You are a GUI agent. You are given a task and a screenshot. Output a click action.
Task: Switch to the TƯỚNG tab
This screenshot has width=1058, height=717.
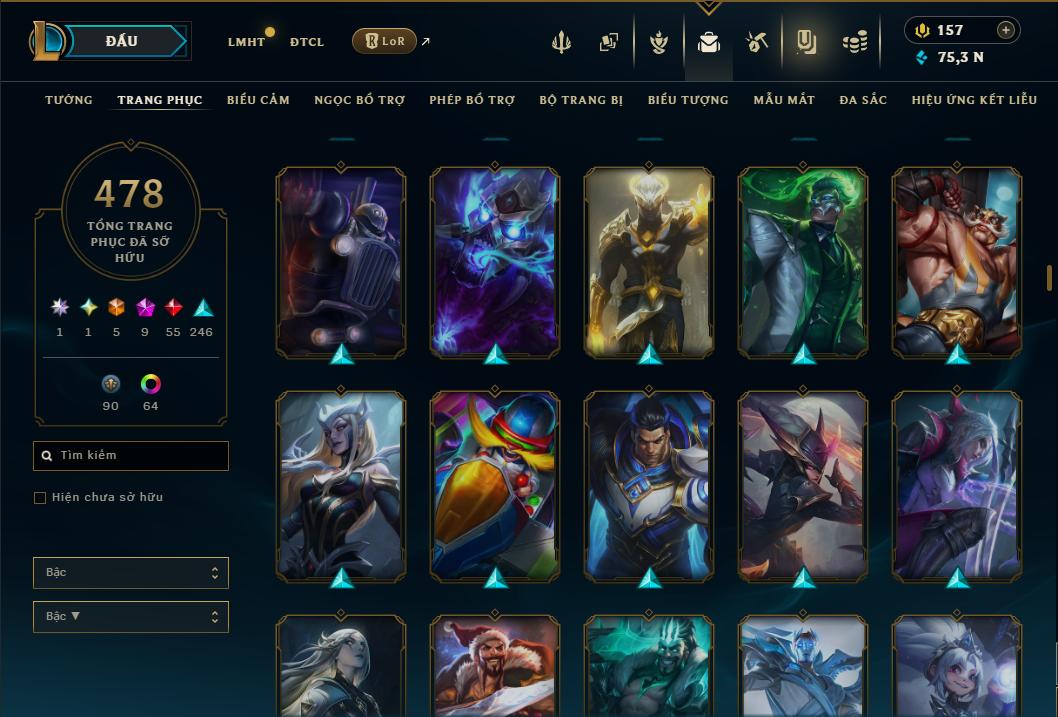[69, 100]
